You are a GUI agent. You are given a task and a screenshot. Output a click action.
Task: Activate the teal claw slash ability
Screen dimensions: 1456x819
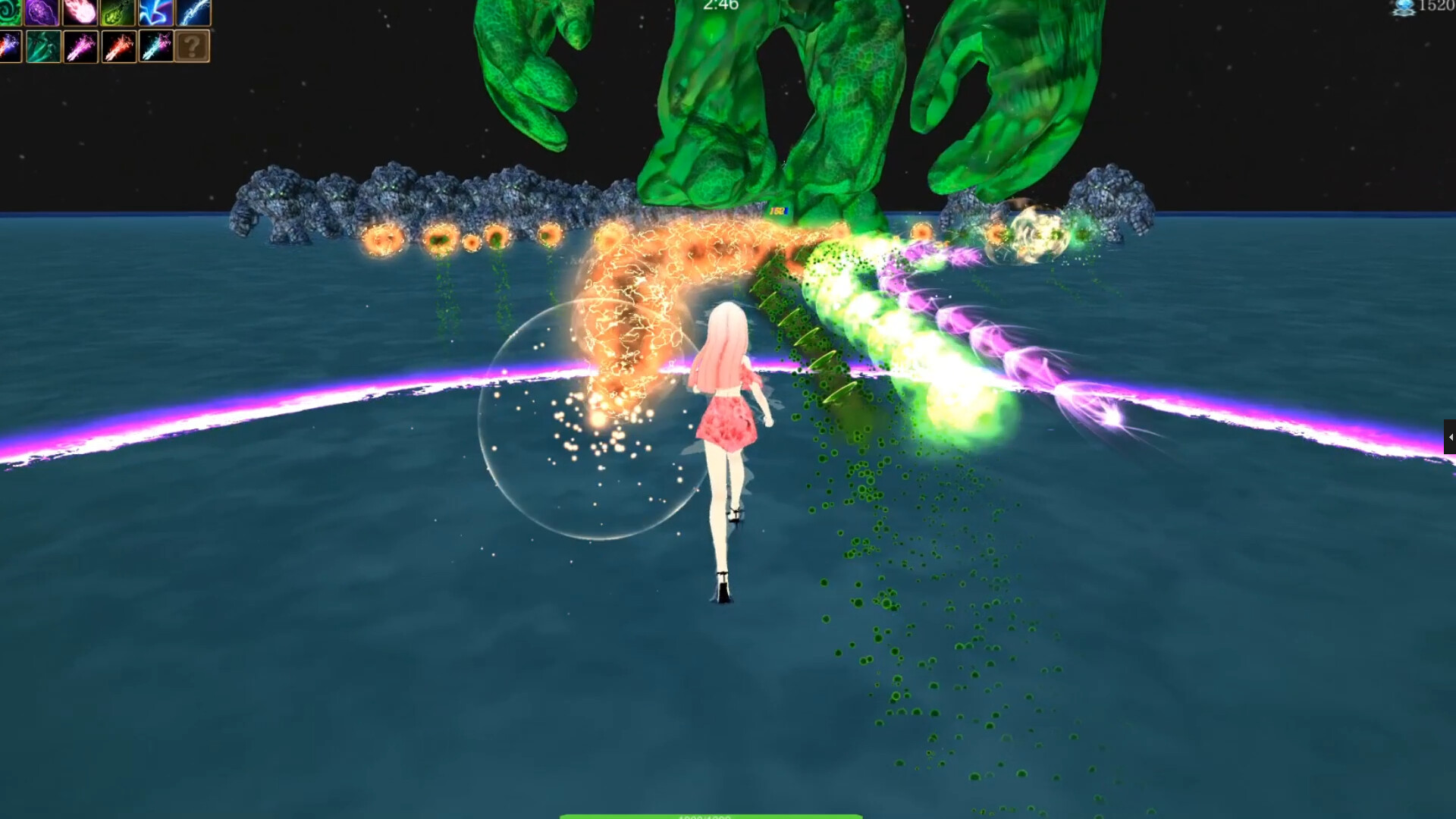[43, 47]
